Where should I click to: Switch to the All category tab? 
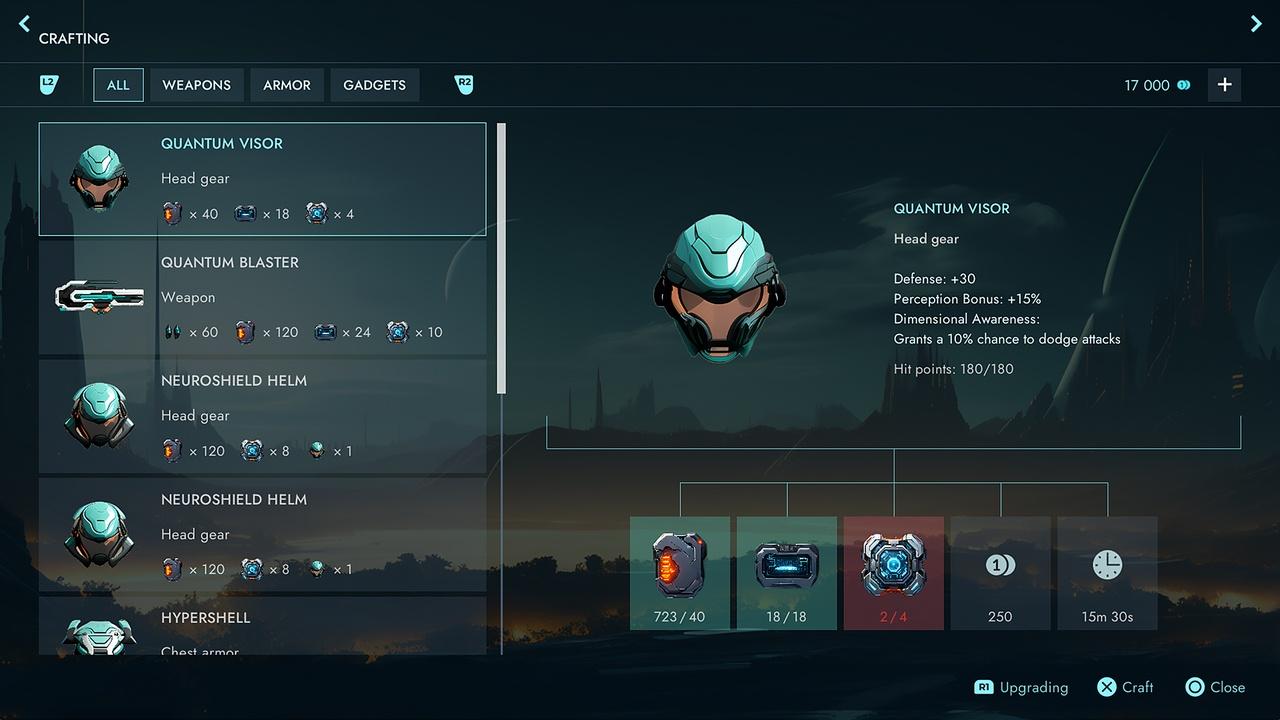[118, 85]
